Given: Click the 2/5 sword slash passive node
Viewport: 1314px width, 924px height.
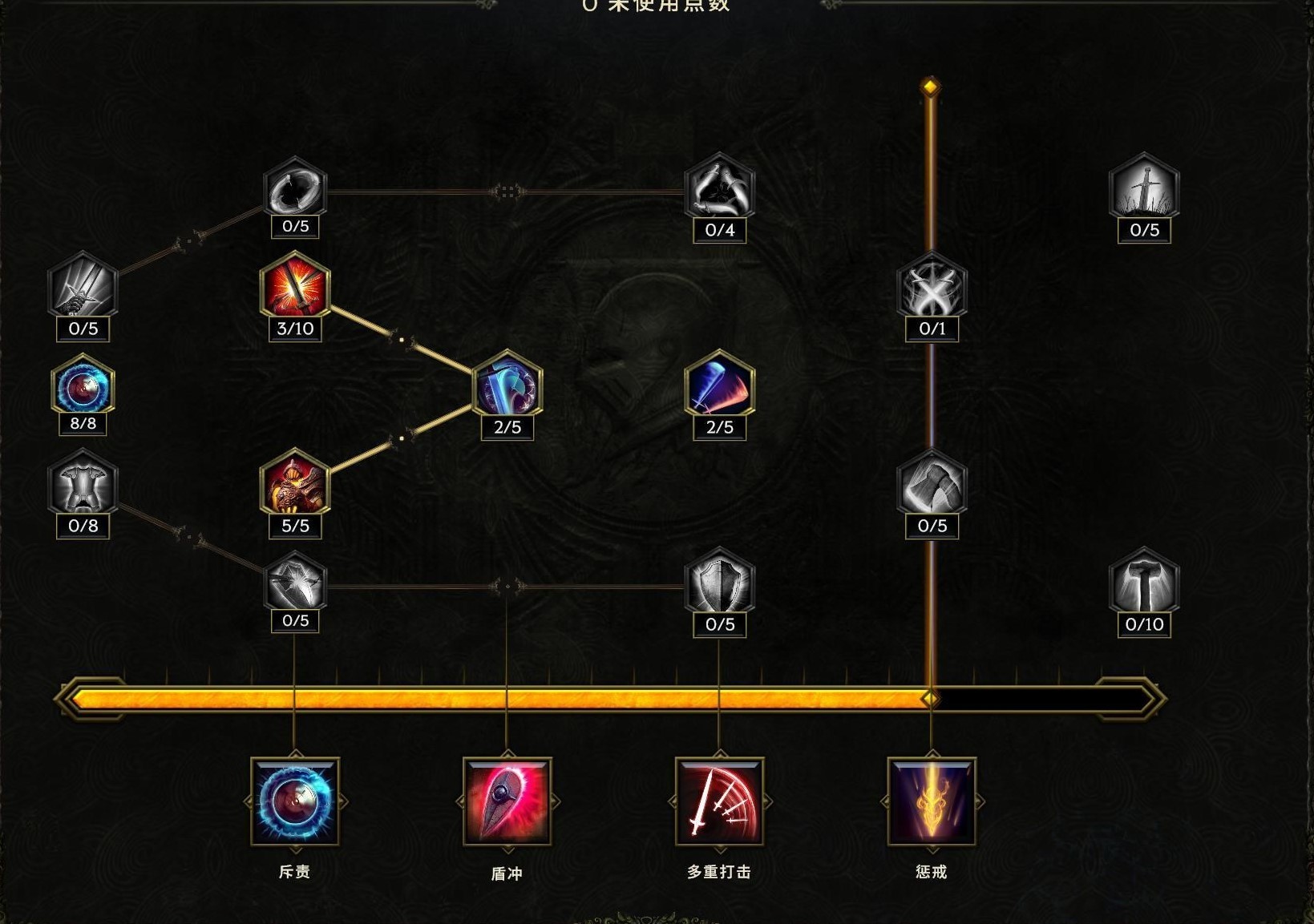Looking at the screenshot, I should click(718, 391).
